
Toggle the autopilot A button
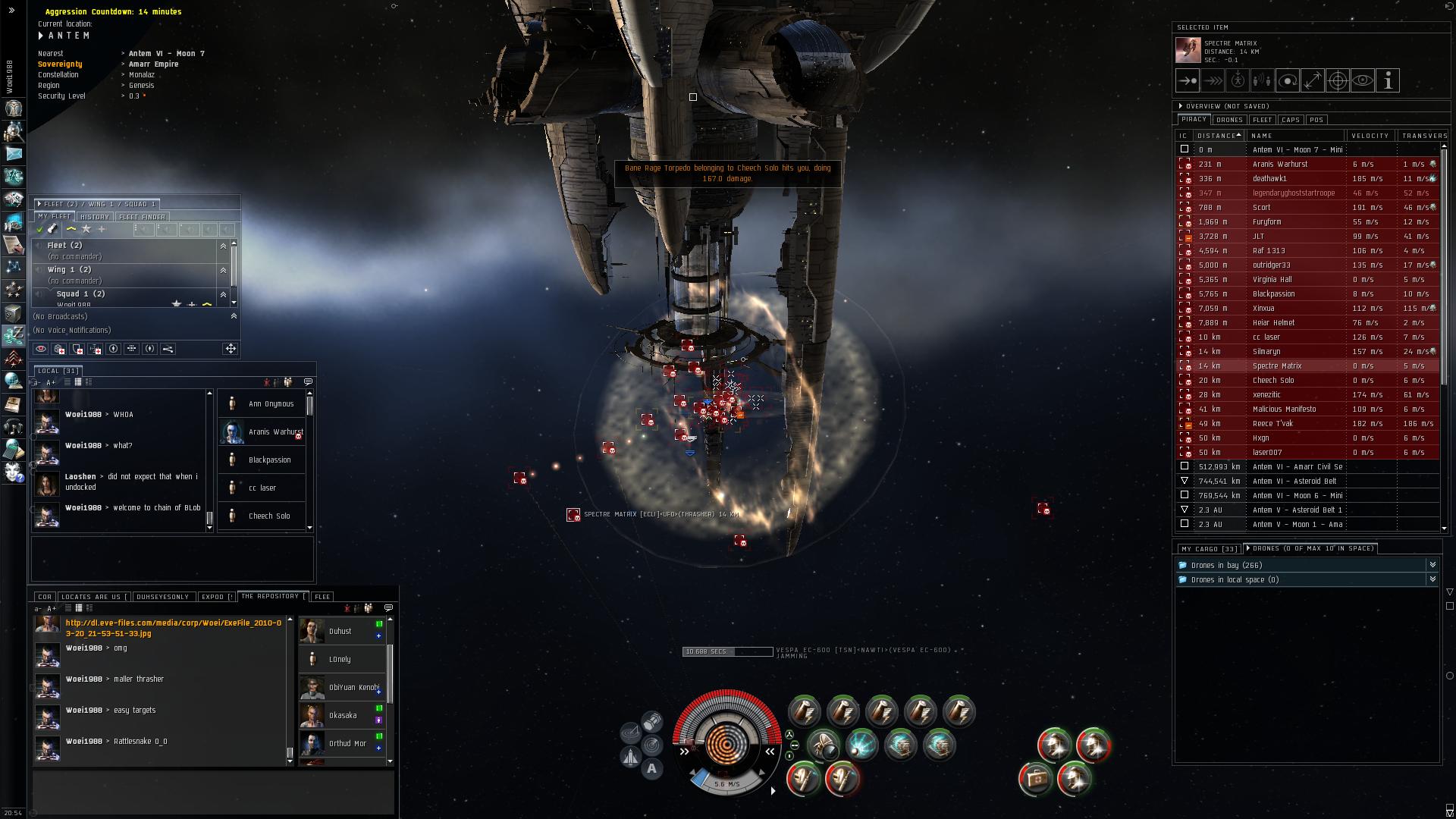point(651,769)
